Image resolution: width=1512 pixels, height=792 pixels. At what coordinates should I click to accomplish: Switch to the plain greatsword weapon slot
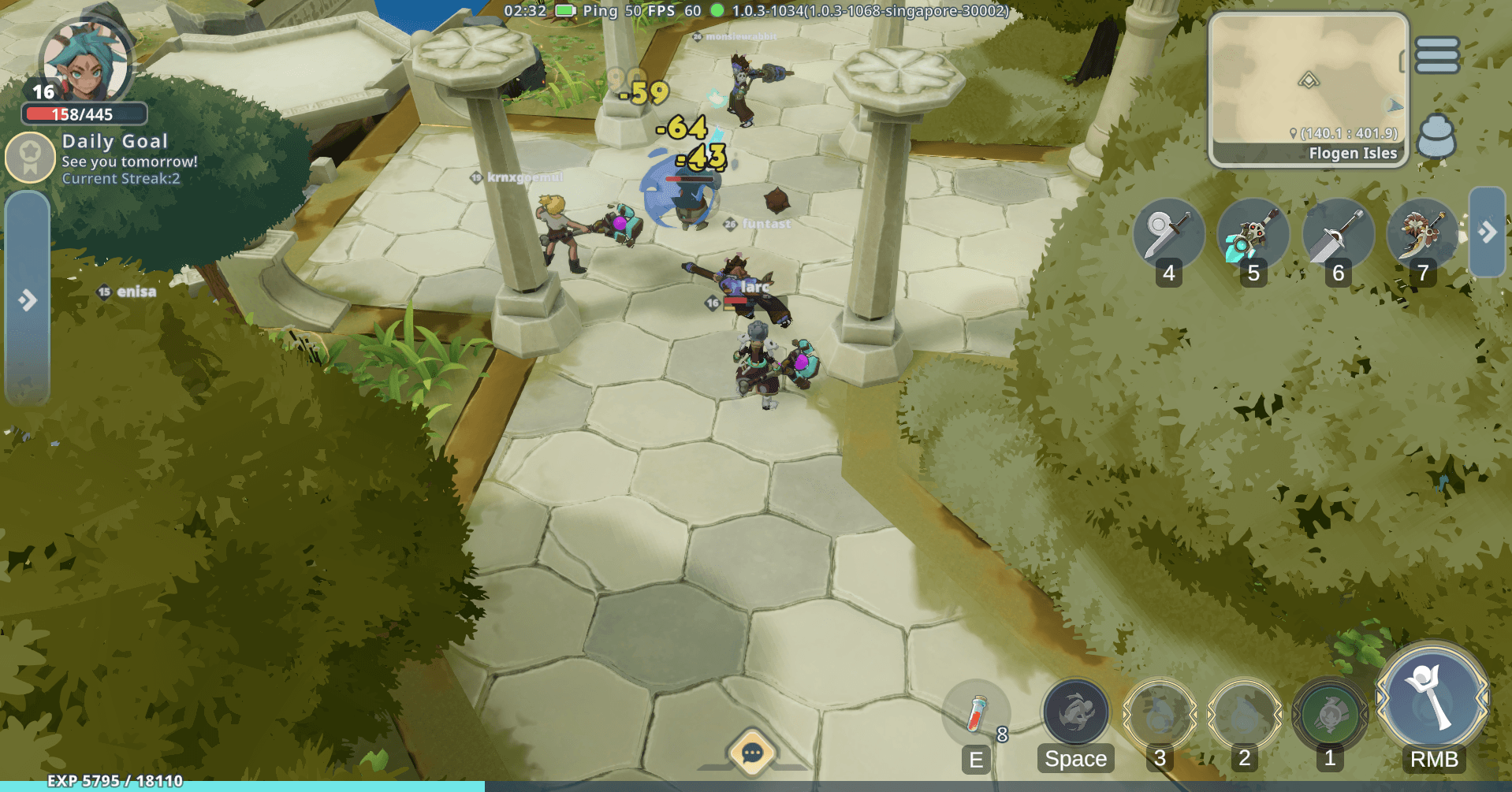click(x=1337, y=234)
